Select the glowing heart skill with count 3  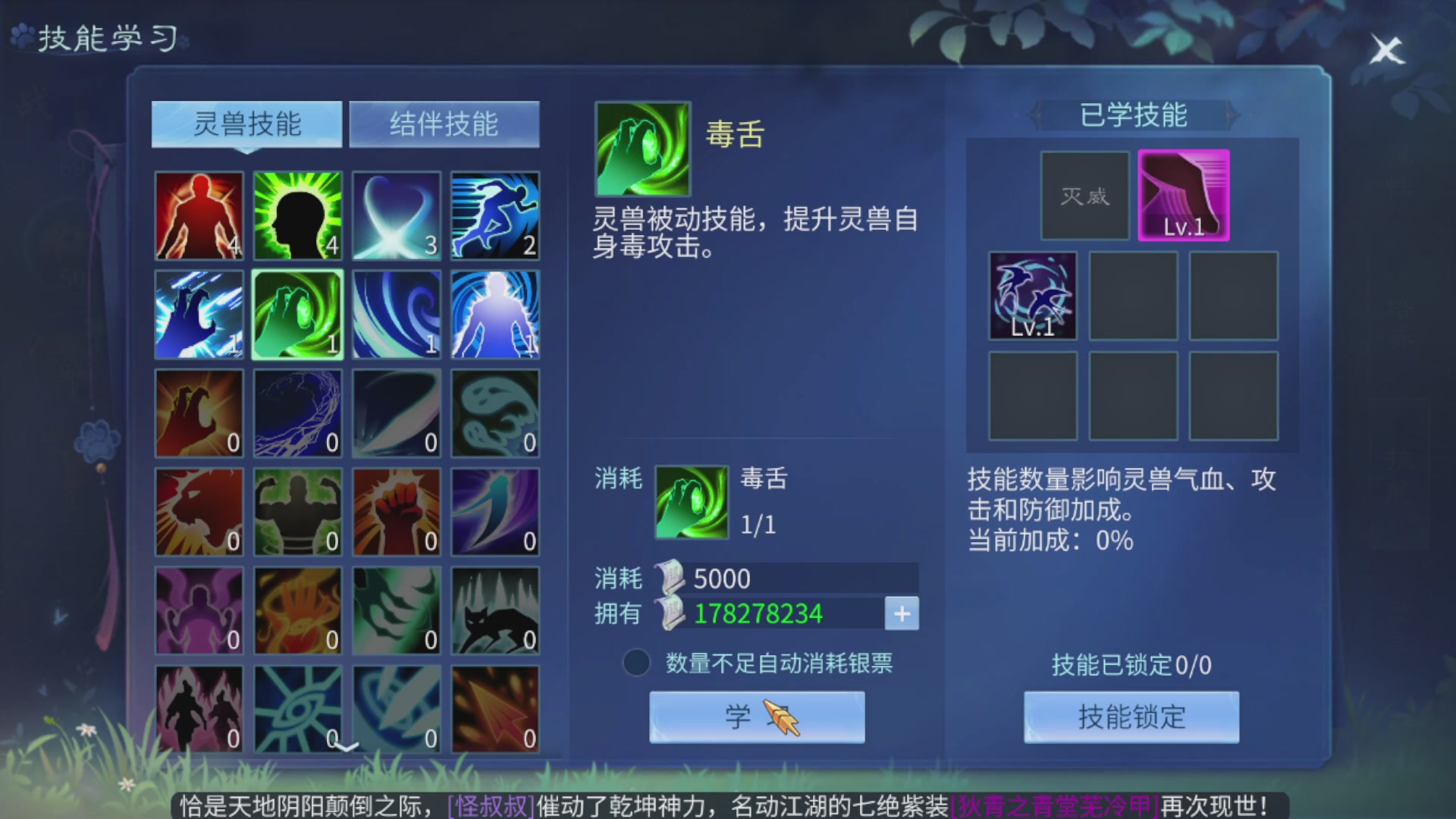click(x=396, y=216)
